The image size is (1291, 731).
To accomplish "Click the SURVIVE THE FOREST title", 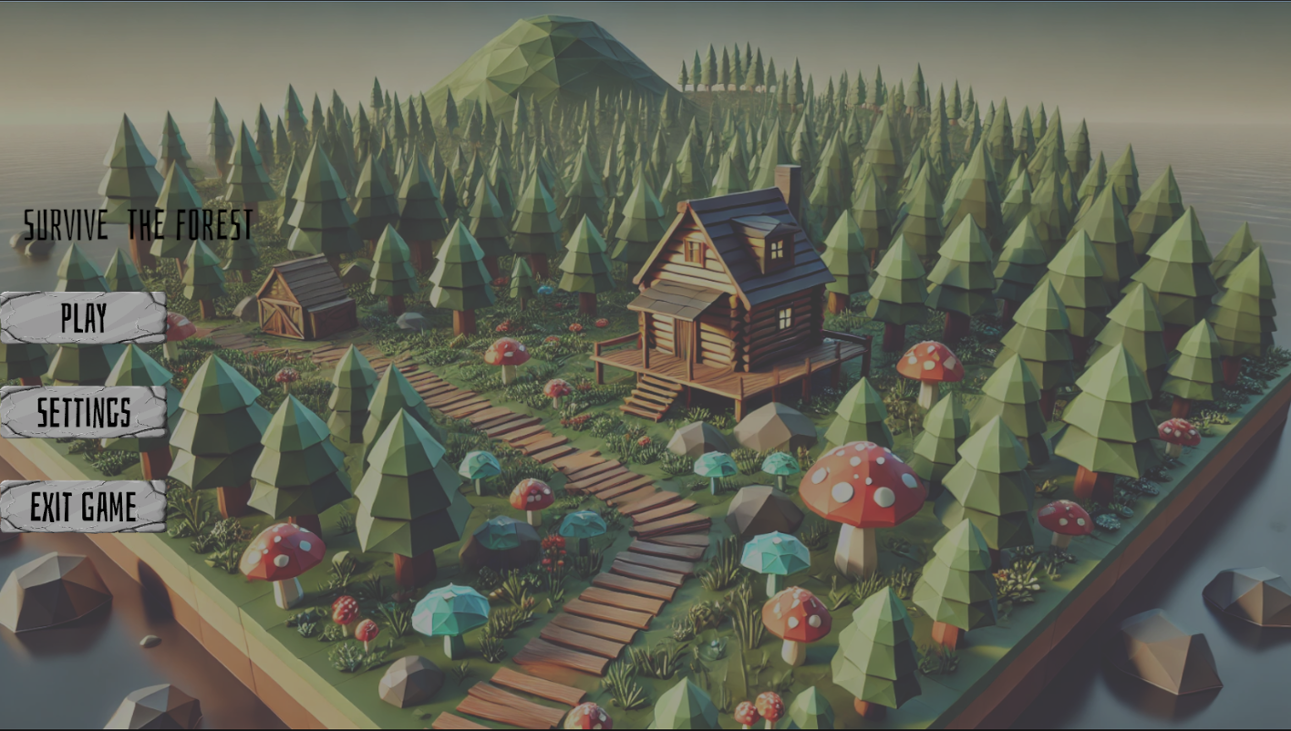I will (x=137, y=224).
